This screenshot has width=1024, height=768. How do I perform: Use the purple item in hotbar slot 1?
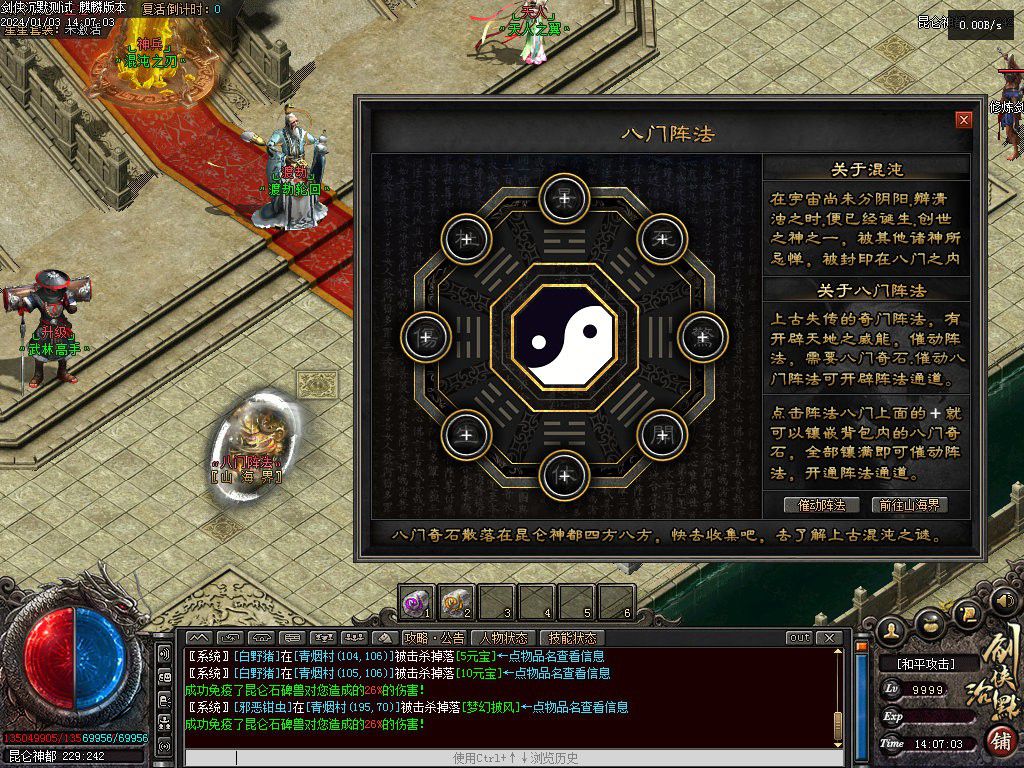click(417, 601)
